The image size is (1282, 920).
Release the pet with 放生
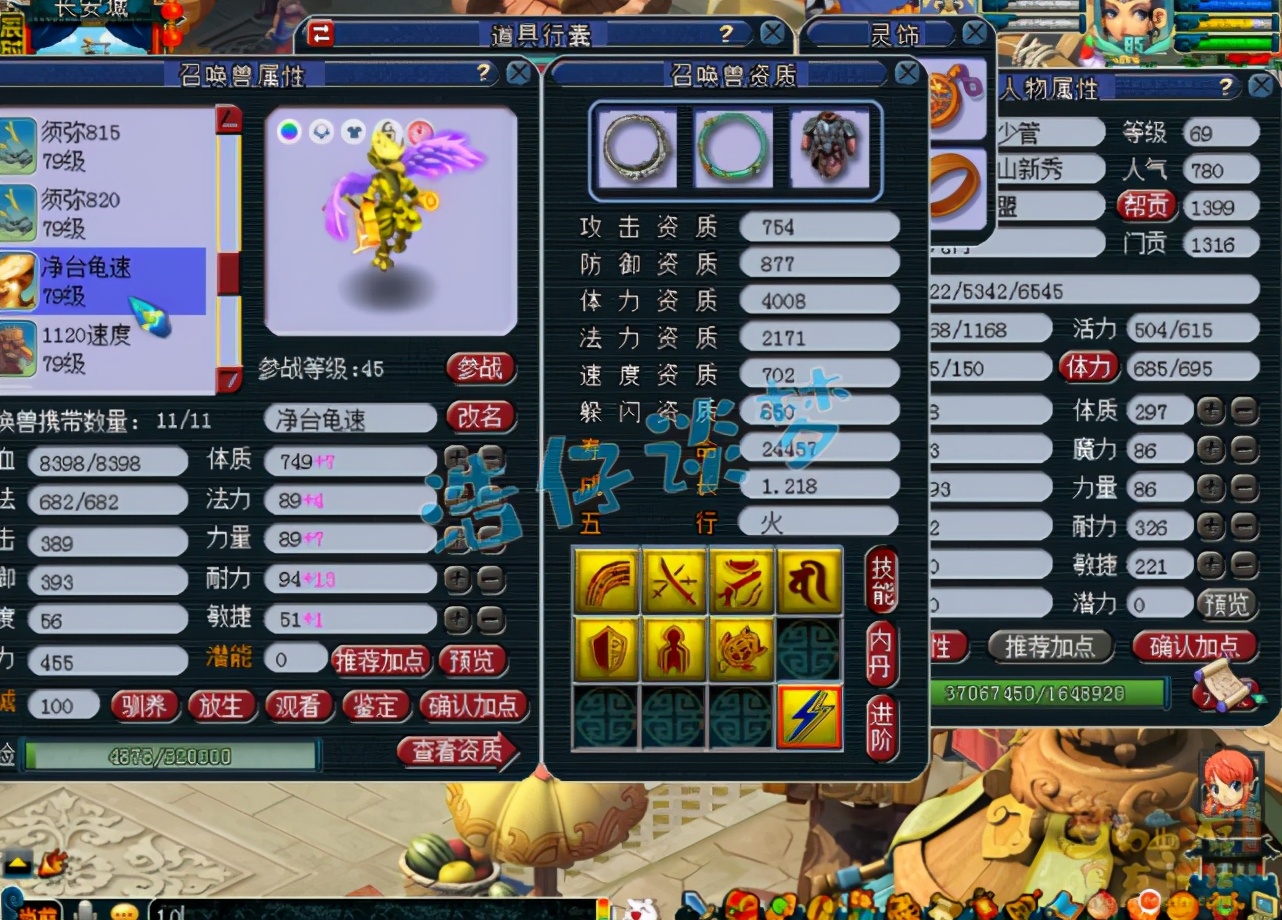coord(221,706)
